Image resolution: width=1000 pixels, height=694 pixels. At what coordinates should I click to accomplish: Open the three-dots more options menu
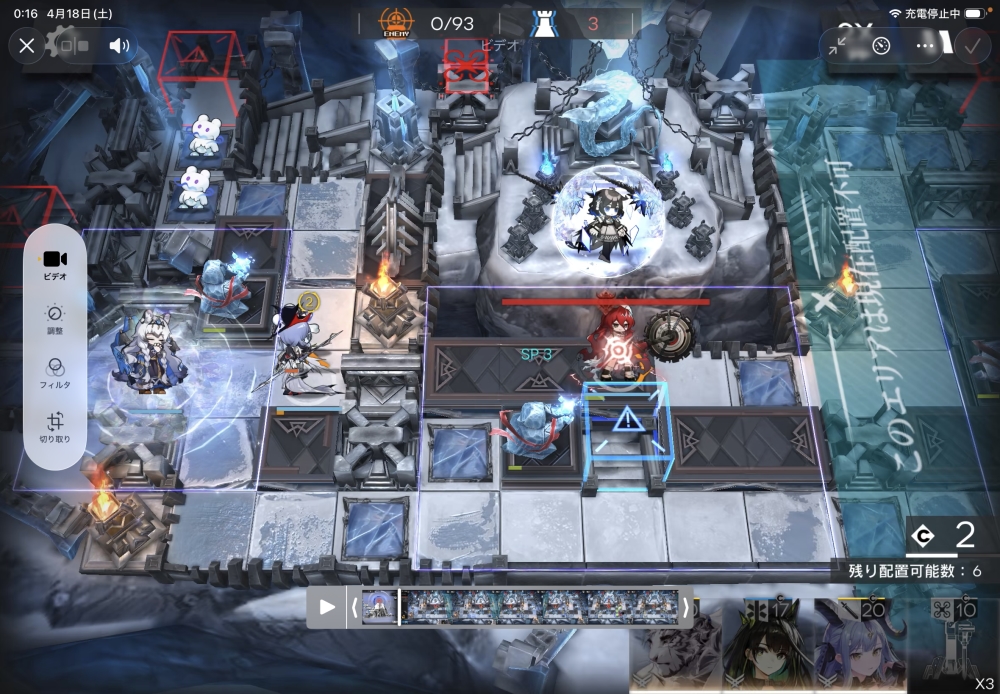[x=926, y=45]
